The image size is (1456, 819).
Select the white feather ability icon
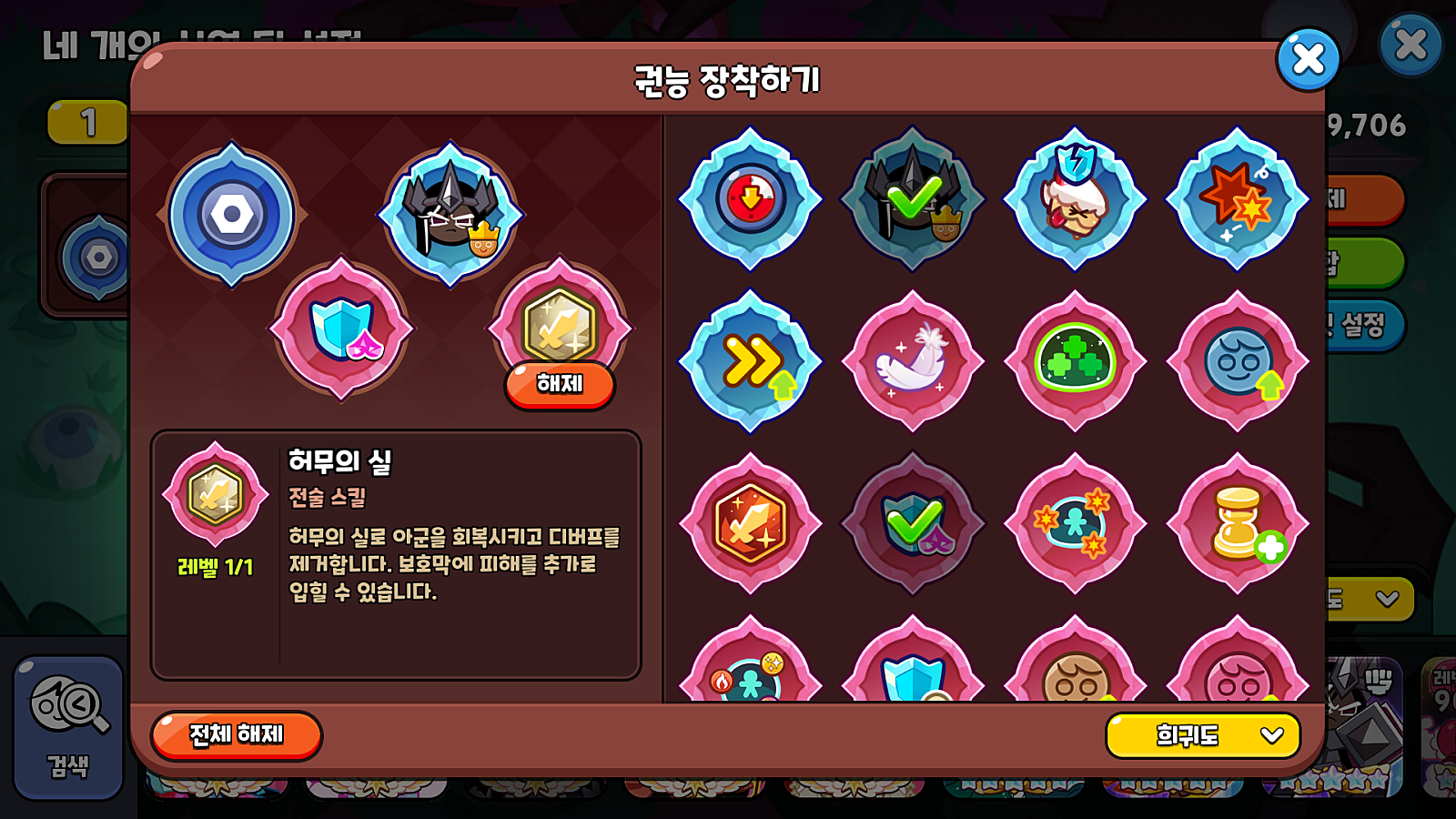point(914,362)
